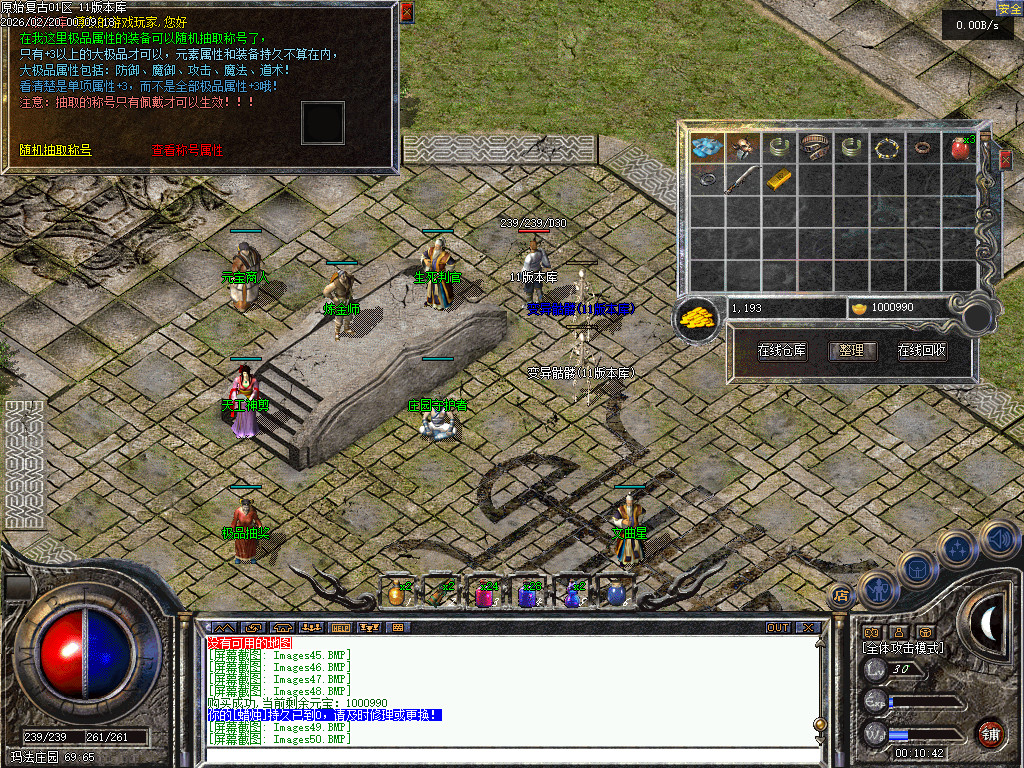Open the 查看称号属性 dialogue link
Screen dimensions: 1024x768
point(186,150)
